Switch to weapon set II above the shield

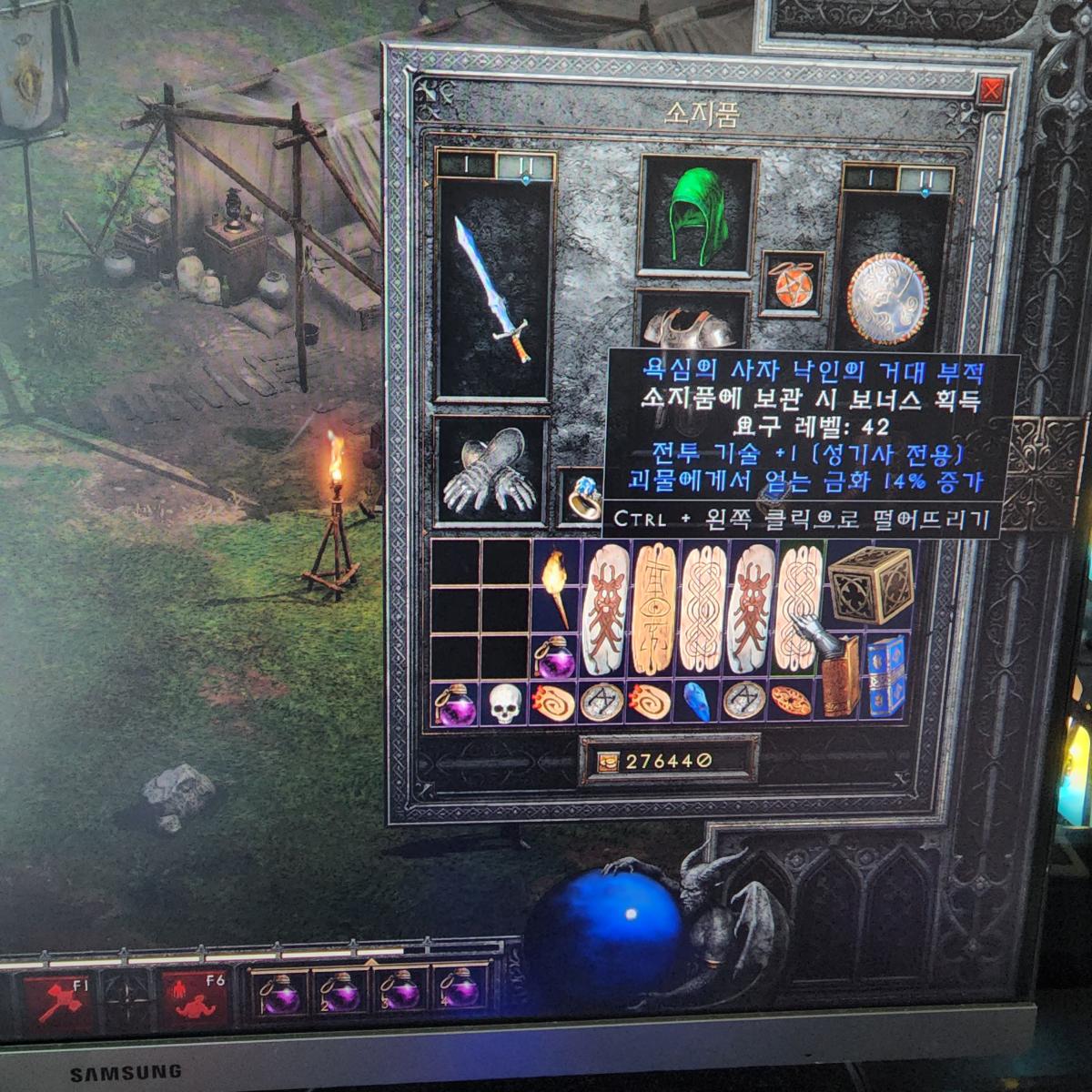pyautogui.click(x=925, y=178)
